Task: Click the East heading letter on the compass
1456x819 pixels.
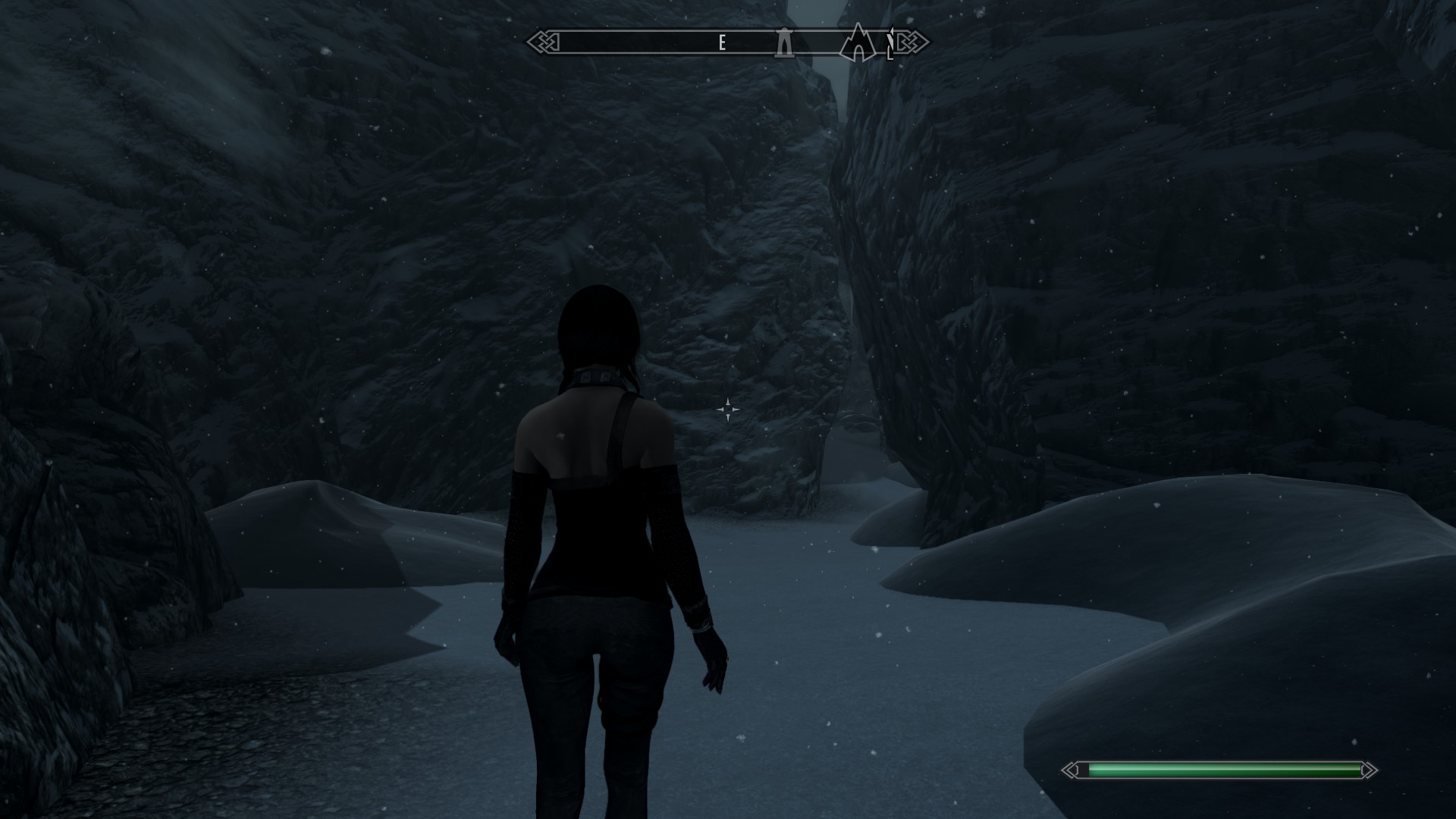Action: click(x=722, y=43)
